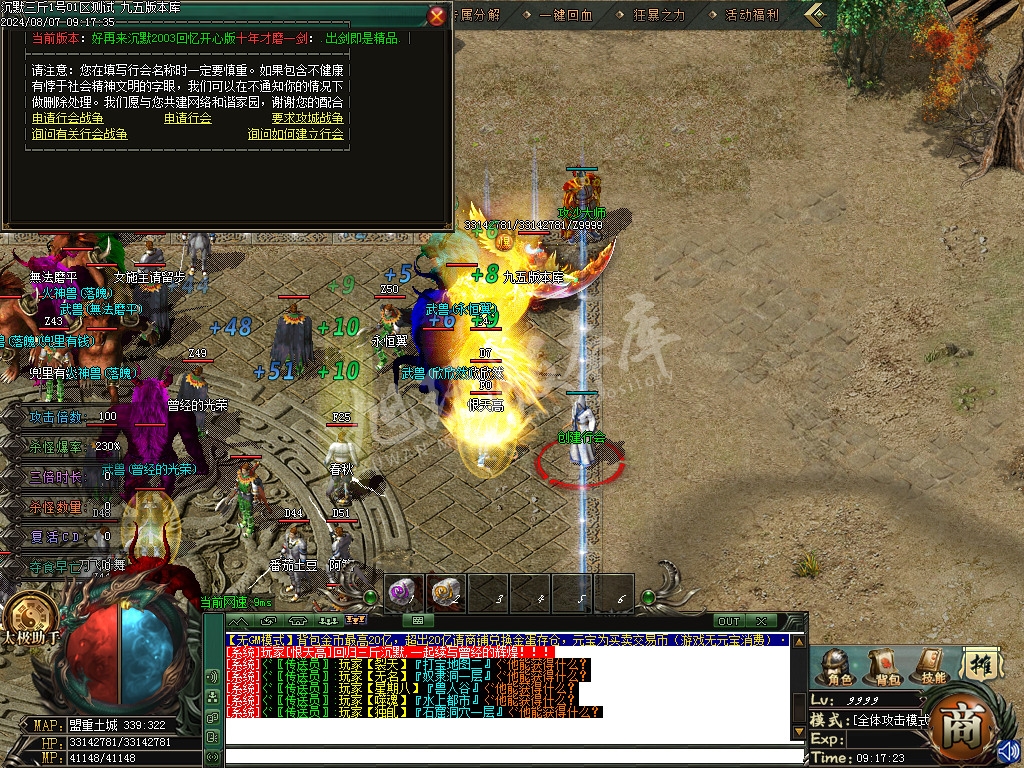
Task: Use the brown scroll item in hotbar slot 2
Action: [447, 593]
